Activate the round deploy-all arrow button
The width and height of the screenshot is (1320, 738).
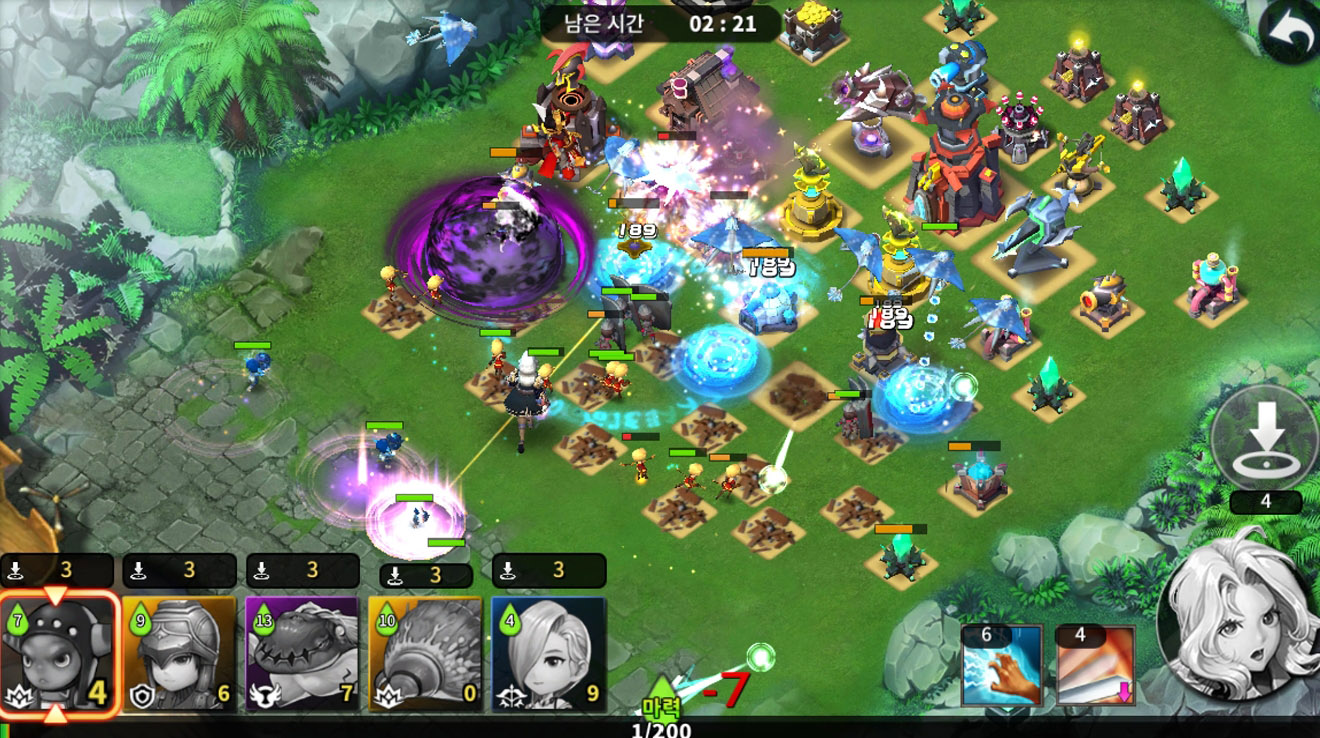coord(1265,438)
